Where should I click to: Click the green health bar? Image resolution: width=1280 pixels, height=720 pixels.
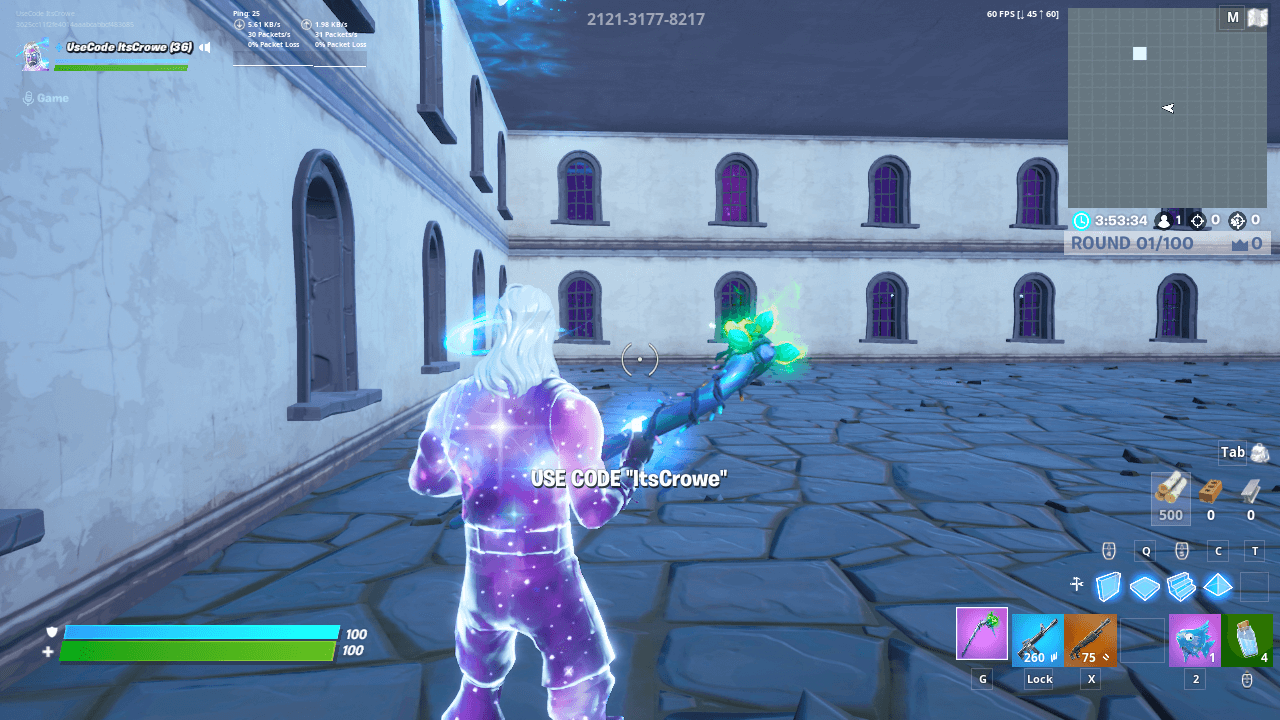point(200,649)
